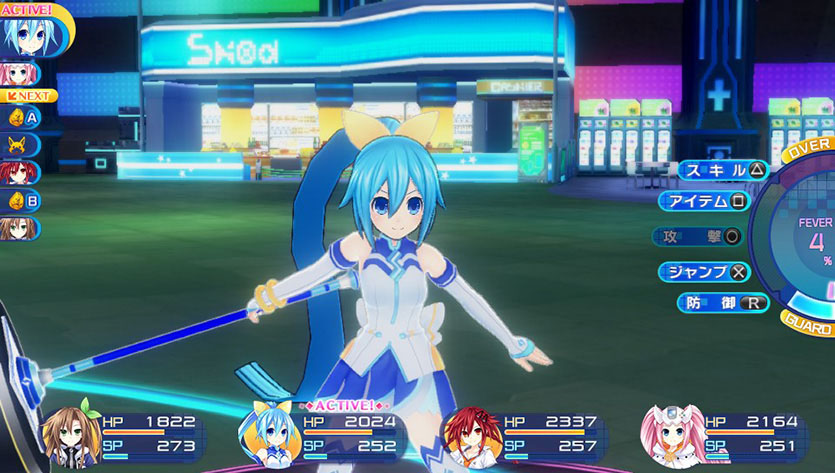Click the red-haired girl's turn order icon
Image resolution: width=835 pixels, height=473 pixels.
19,173
